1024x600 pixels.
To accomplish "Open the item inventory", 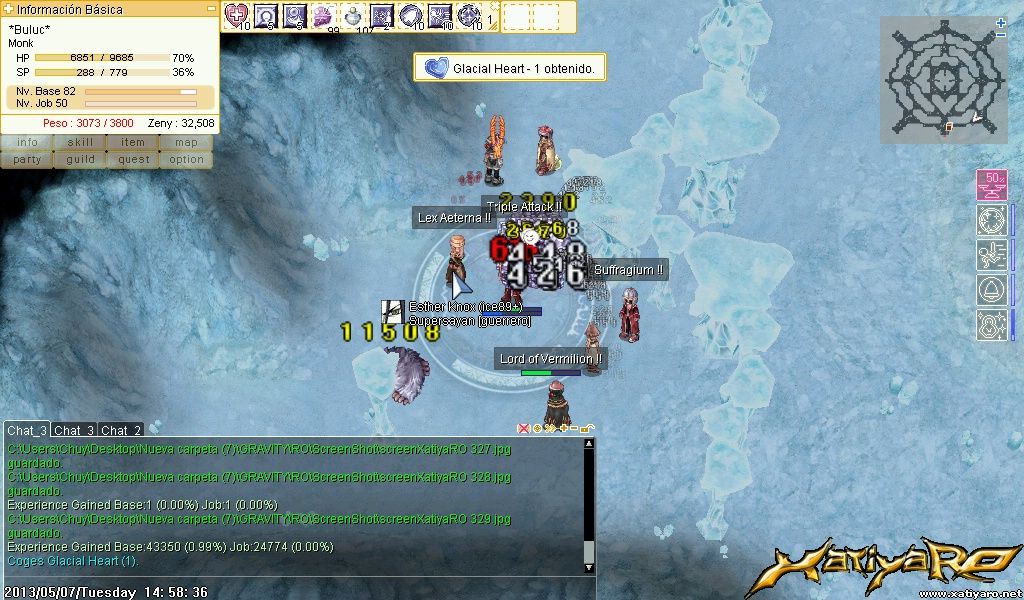I will [x=133, y=143].
